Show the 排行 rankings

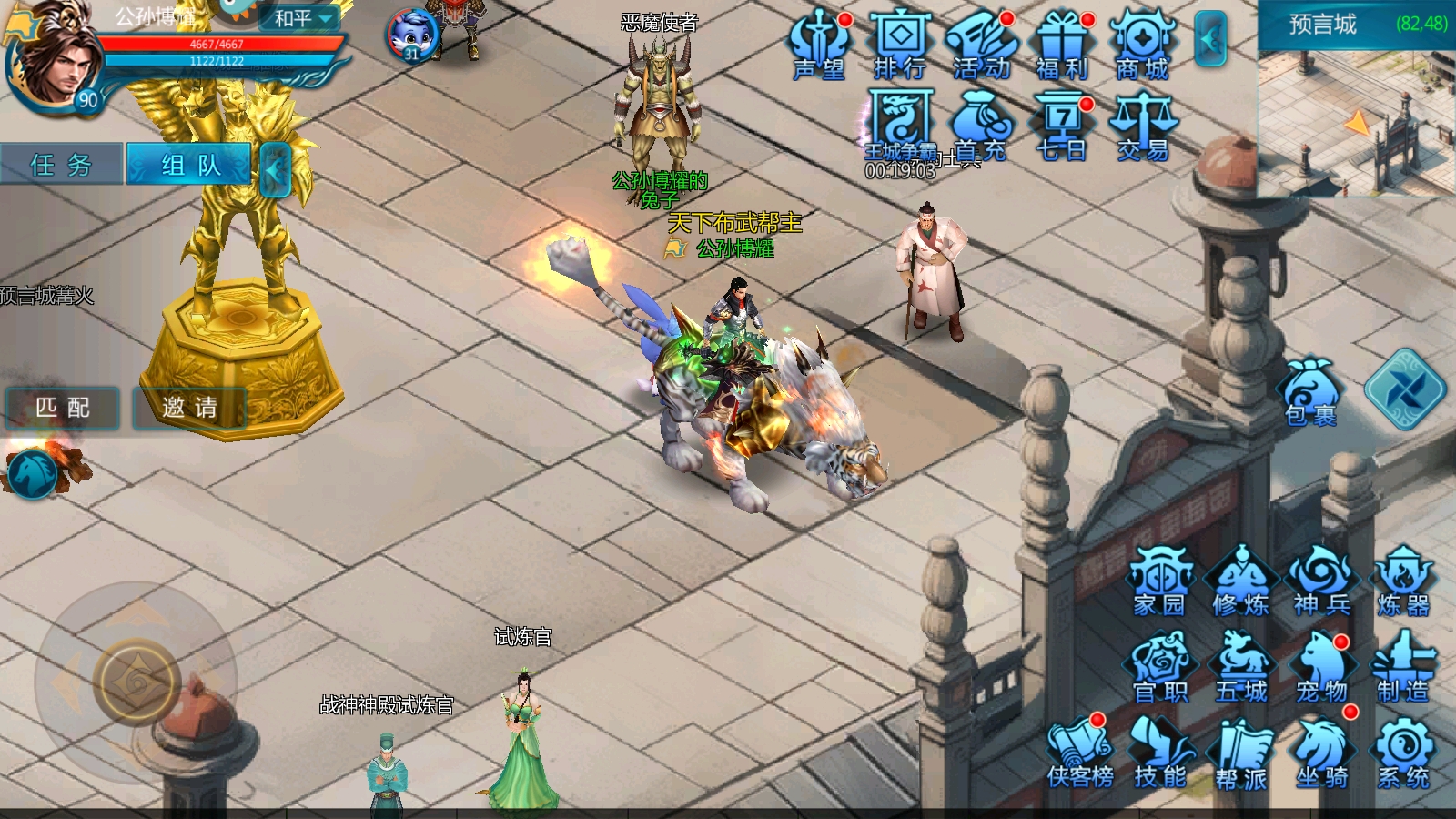900,45
